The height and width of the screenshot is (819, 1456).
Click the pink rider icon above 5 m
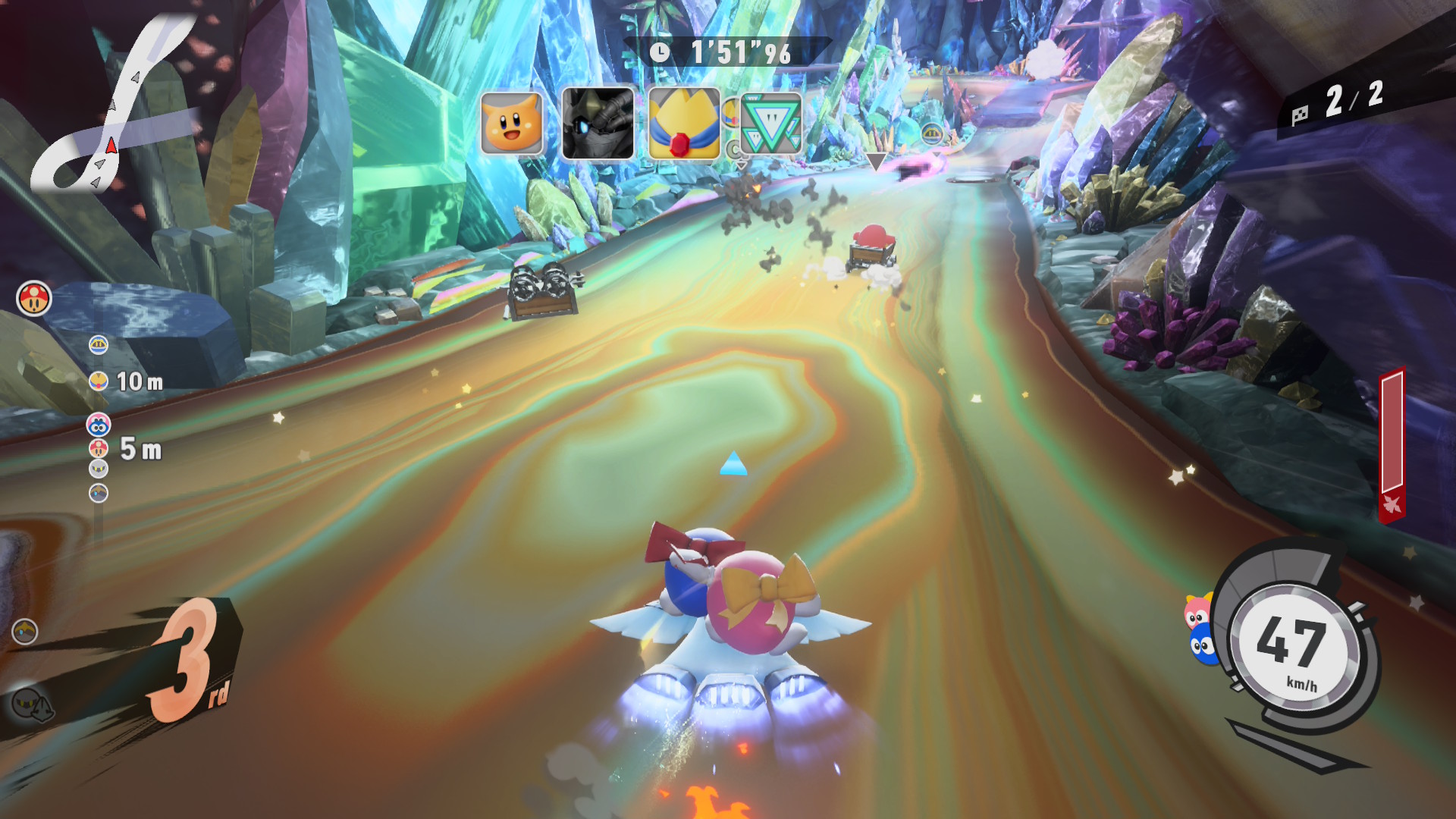pos(99,425)
